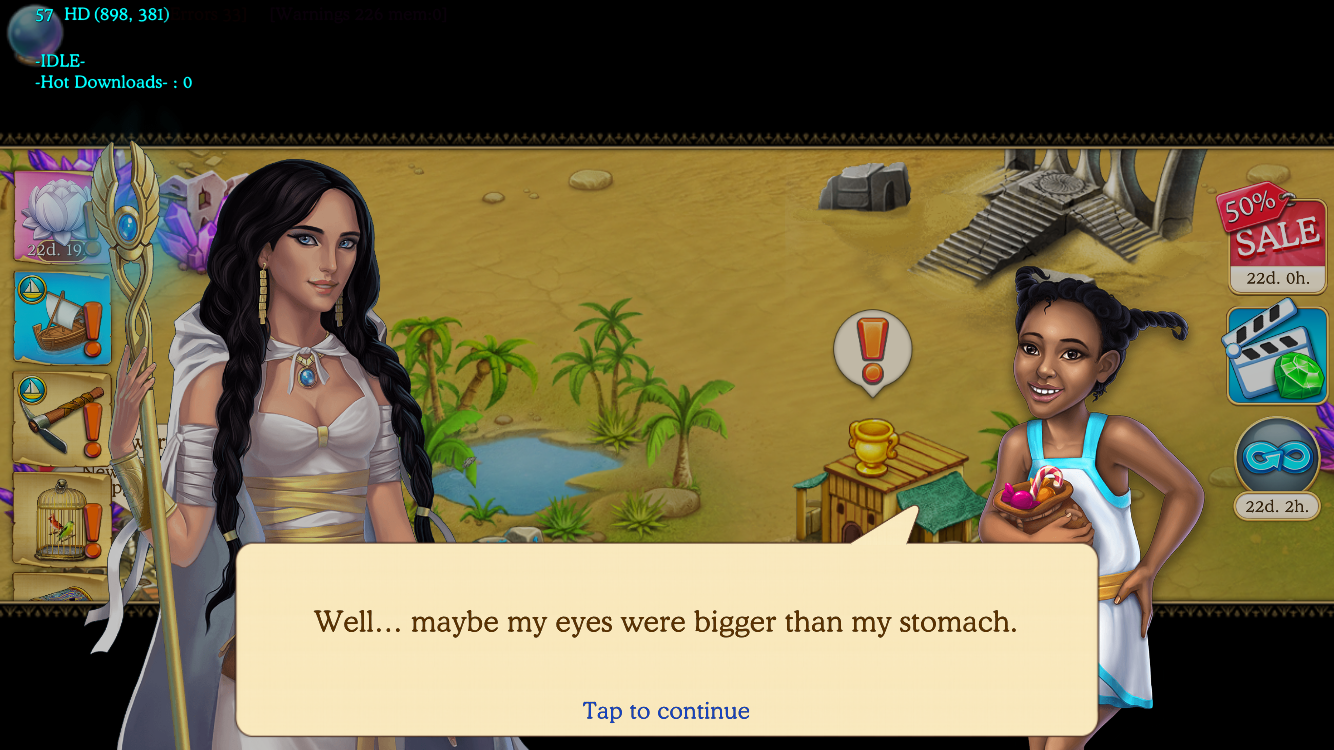Open the pickaxe quest

(x=62, y=417)
